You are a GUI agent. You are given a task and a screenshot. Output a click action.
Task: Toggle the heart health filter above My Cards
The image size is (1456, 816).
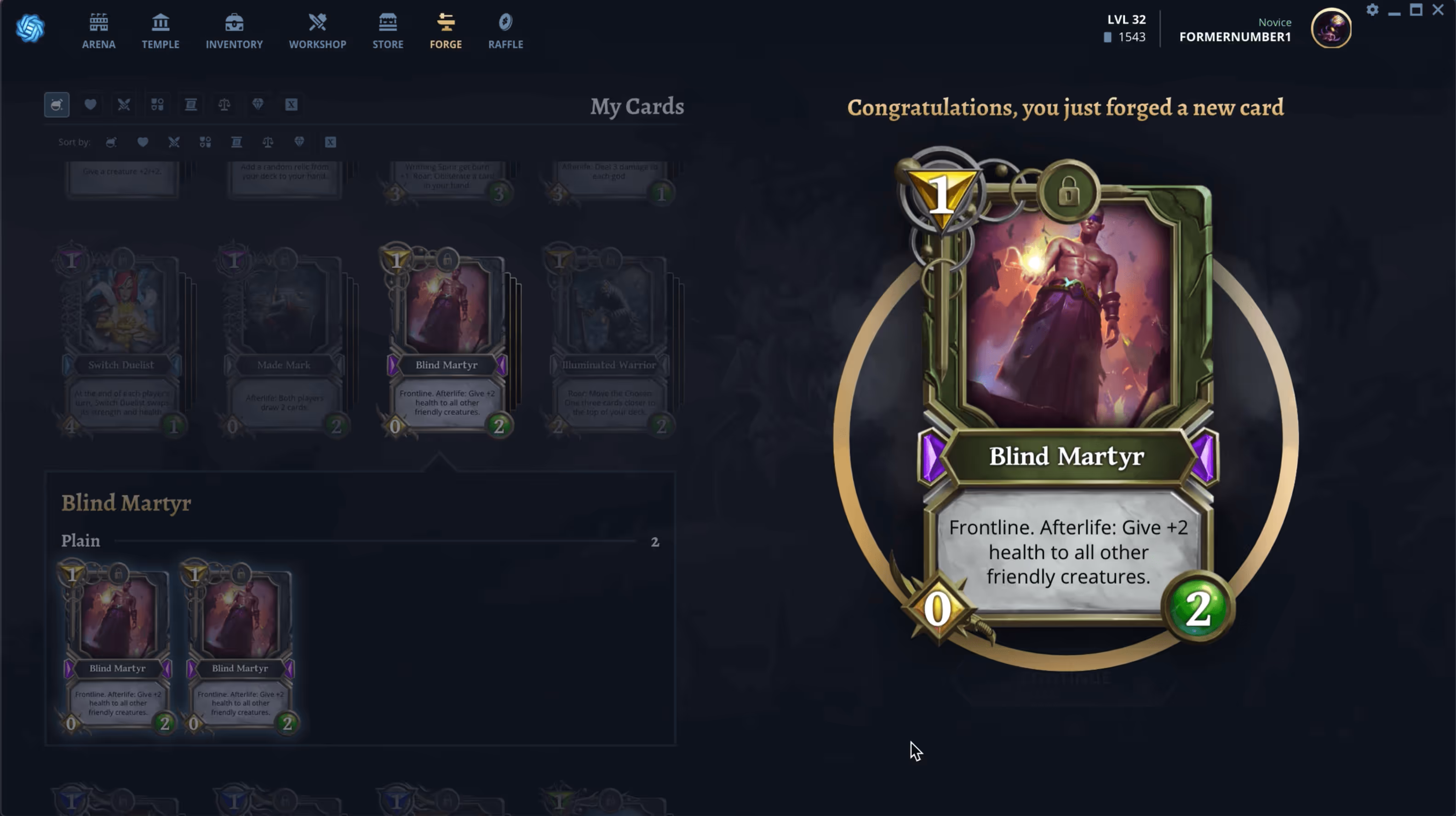tap(91, 104)
